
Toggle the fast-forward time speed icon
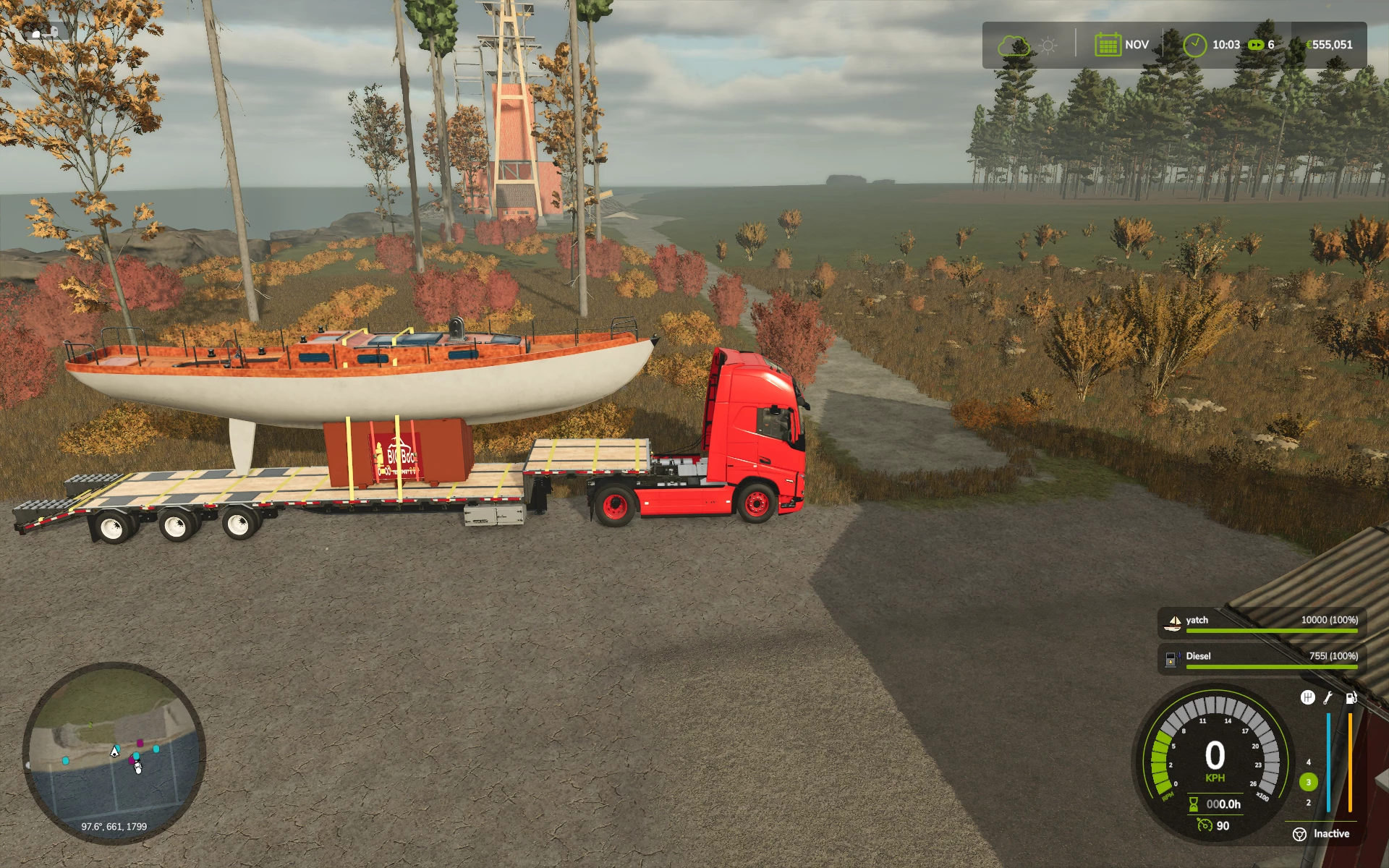tap(1256, 45)
